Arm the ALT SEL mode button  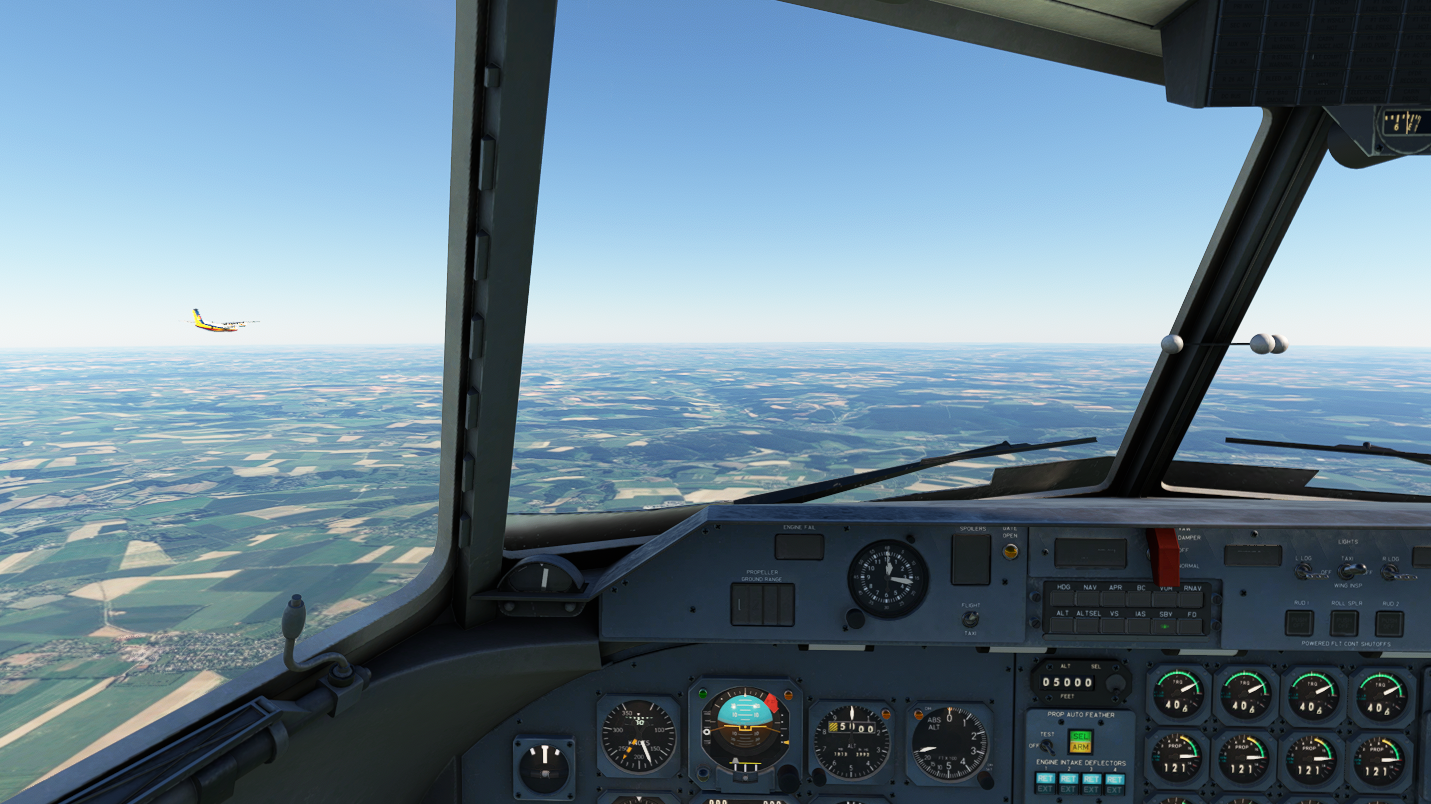point(1088,626)
